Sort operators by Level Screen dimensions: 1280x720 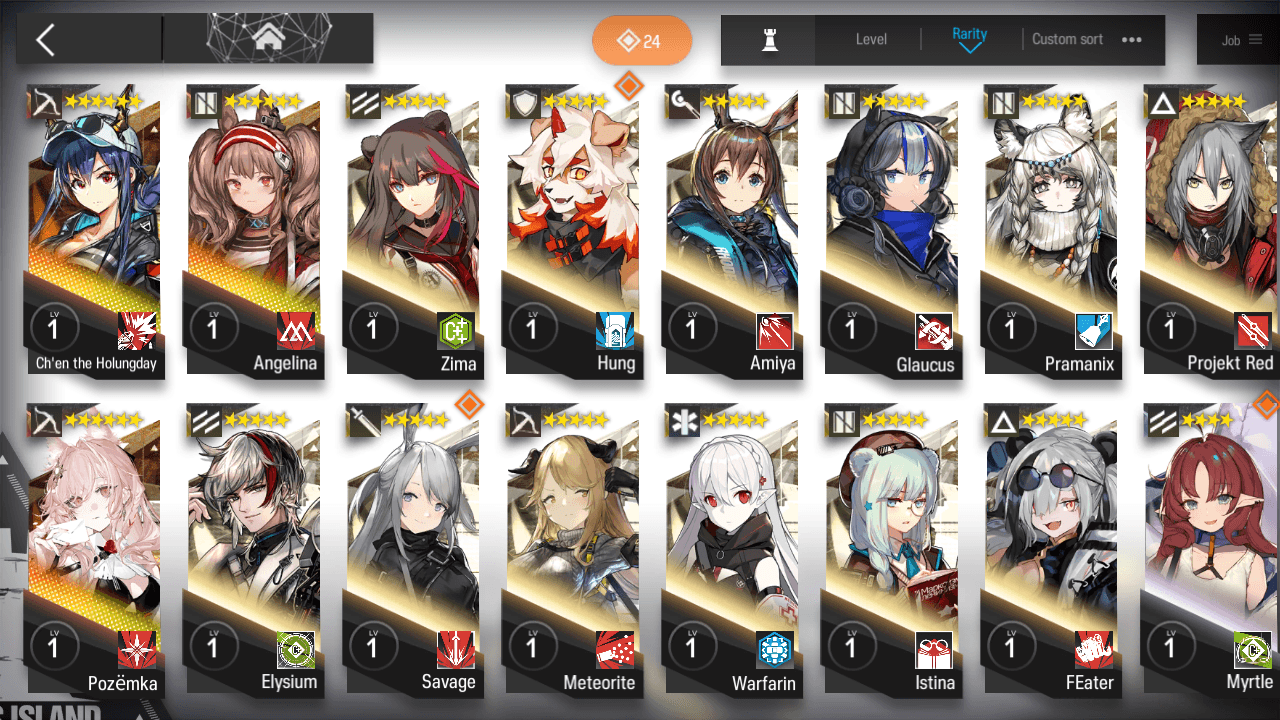tap(871, 40)
